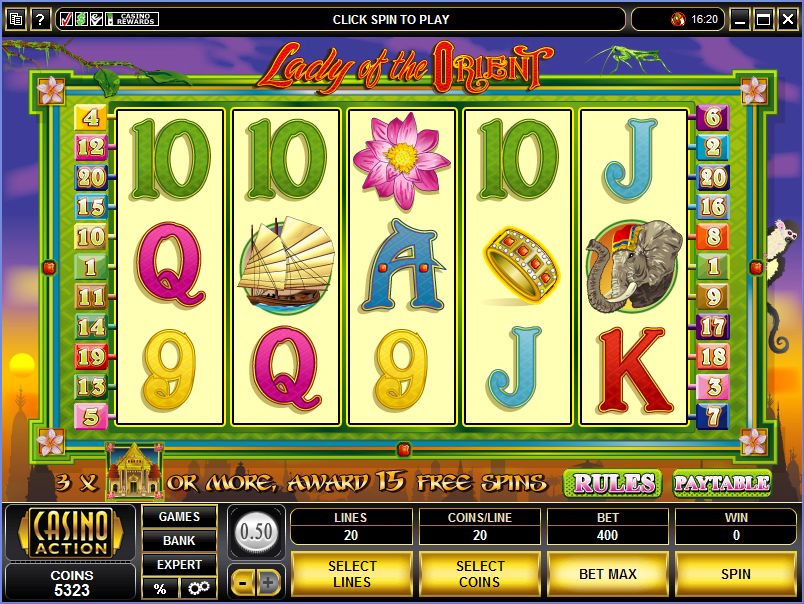
Task: Click the 0.50 coin value chip
Action: coord(257,530)
